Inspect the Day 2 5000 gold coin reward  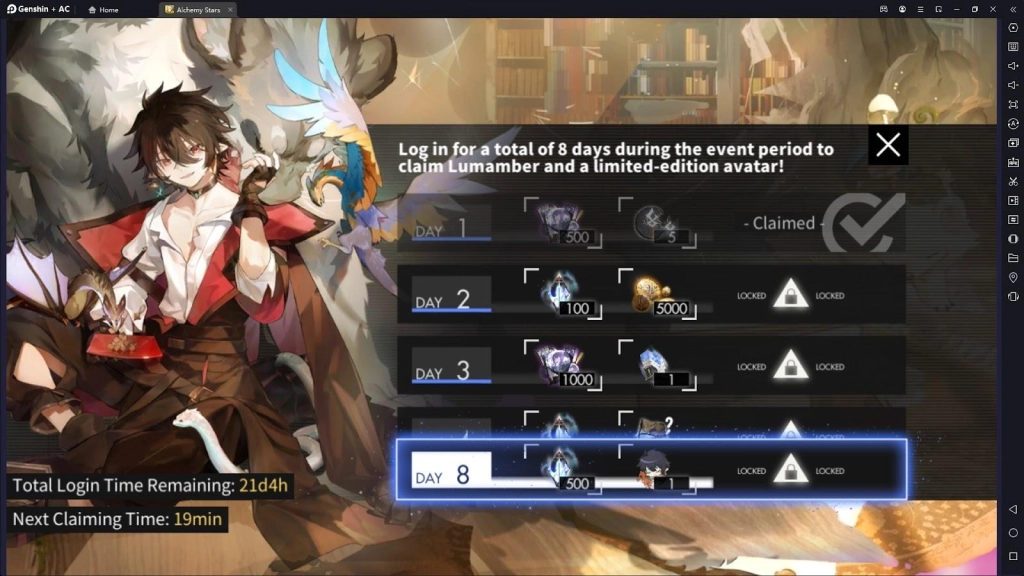(x=660, y=296)
